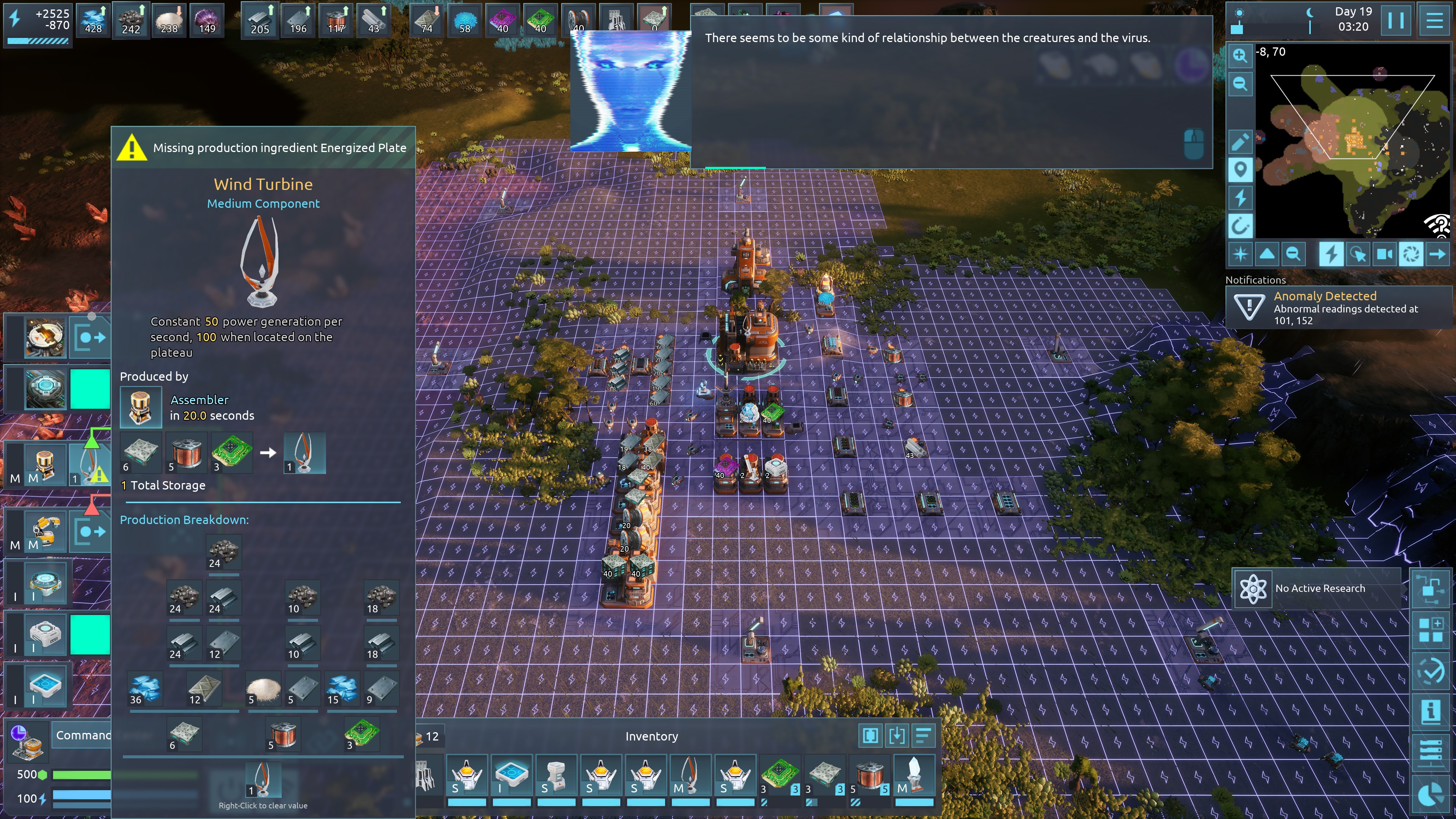Screen dimensions: 1456x819
Task: Toggle the map pin marker button
Action: (x=1239, y=169)
